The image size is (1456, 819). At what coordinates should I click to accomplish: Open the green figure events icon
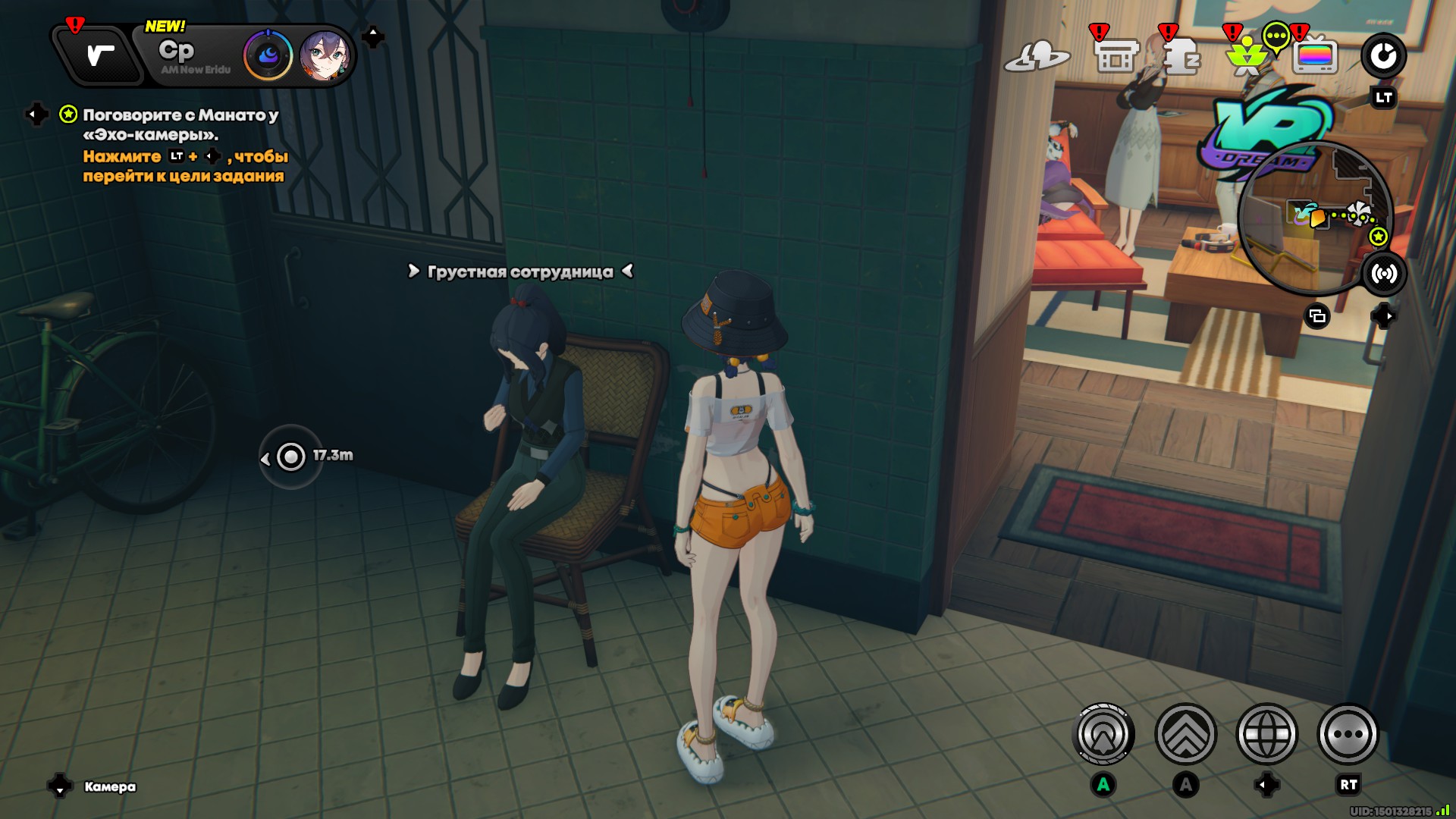(x=1247, y=57)
